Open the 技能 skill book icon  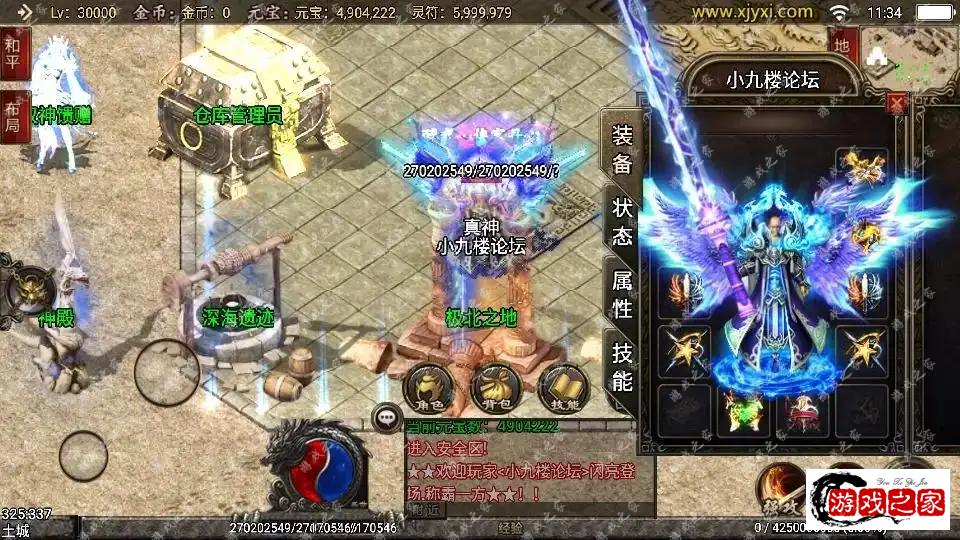point(564,388)
